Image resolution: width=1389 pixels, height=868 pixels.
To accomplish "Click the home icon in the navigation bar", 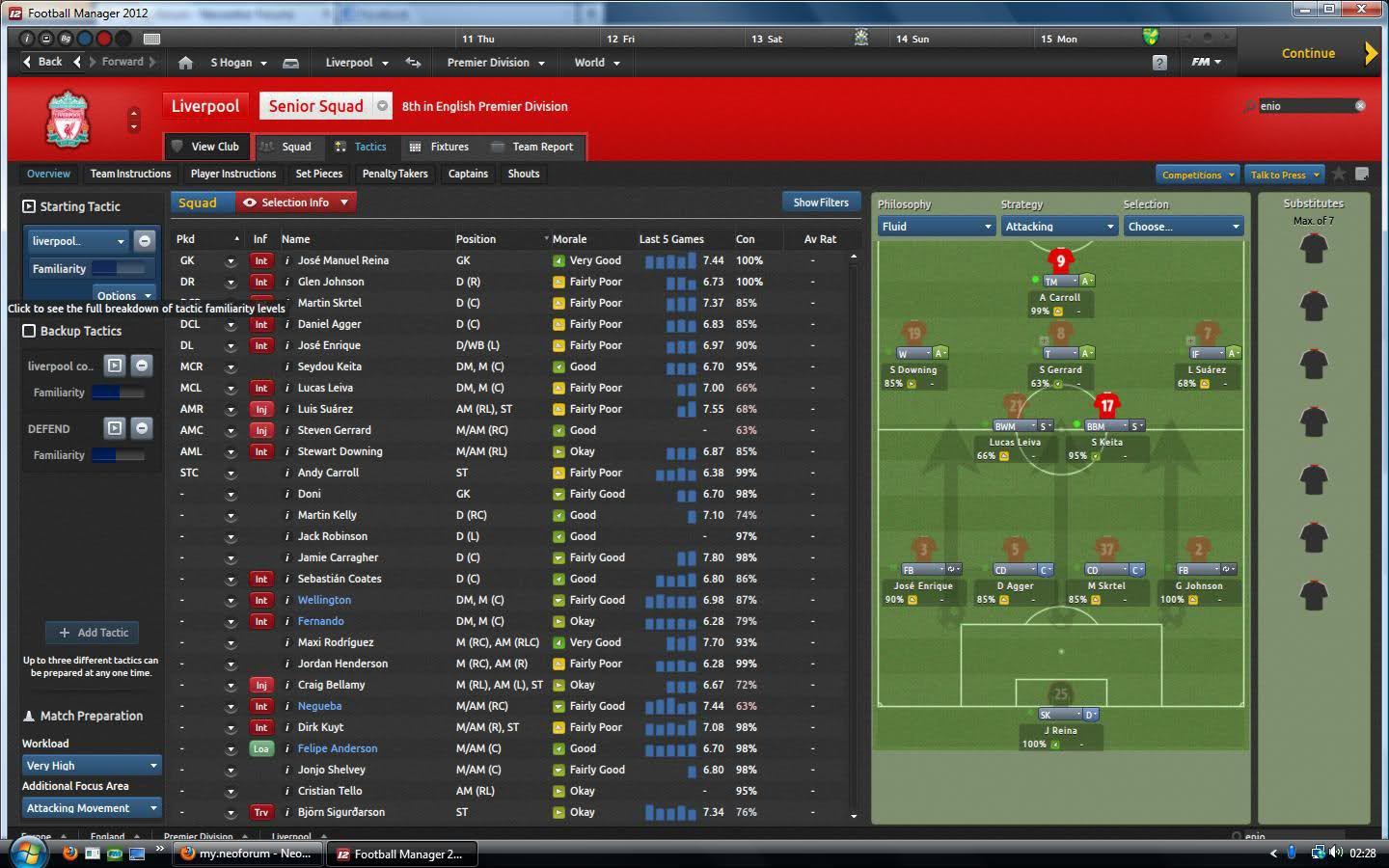I will pyautogui.click(x=184, y=62).
